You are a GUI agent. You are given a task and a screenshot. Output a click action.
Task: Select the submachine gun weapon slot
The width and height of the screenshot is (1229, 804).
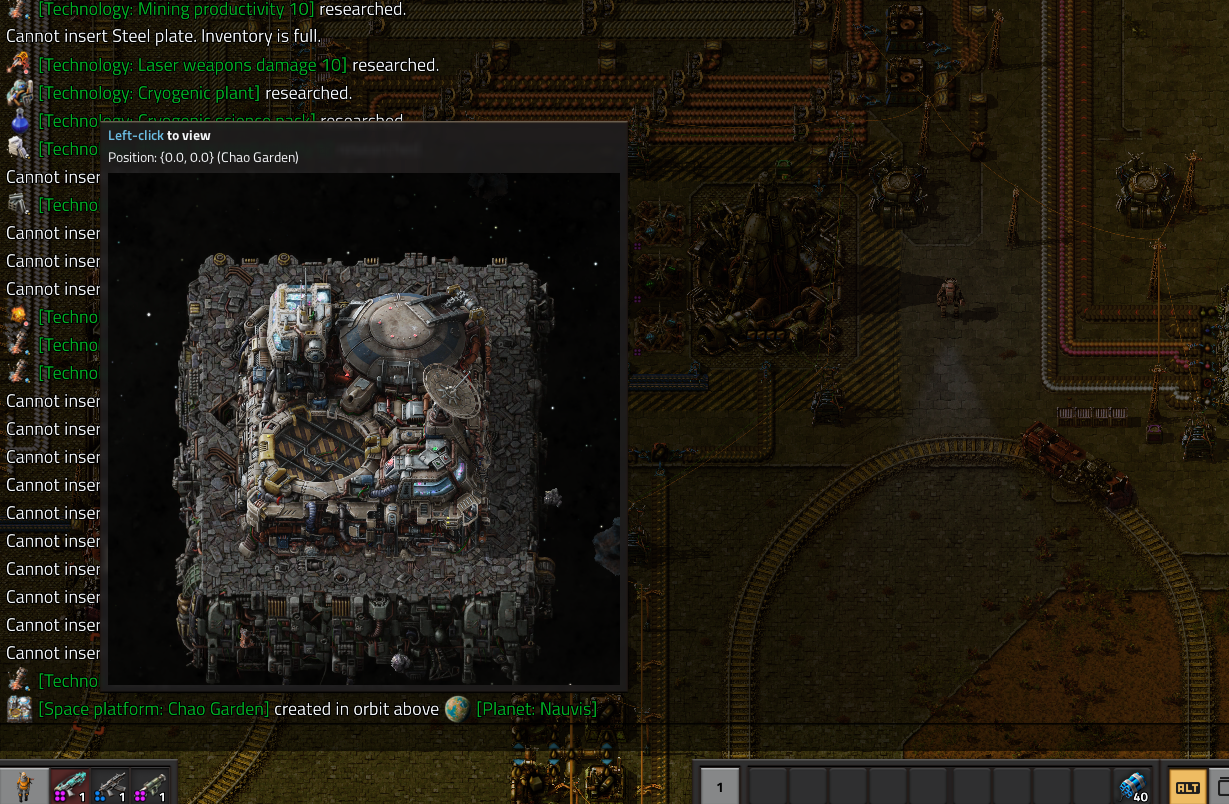tap(110, 786)
